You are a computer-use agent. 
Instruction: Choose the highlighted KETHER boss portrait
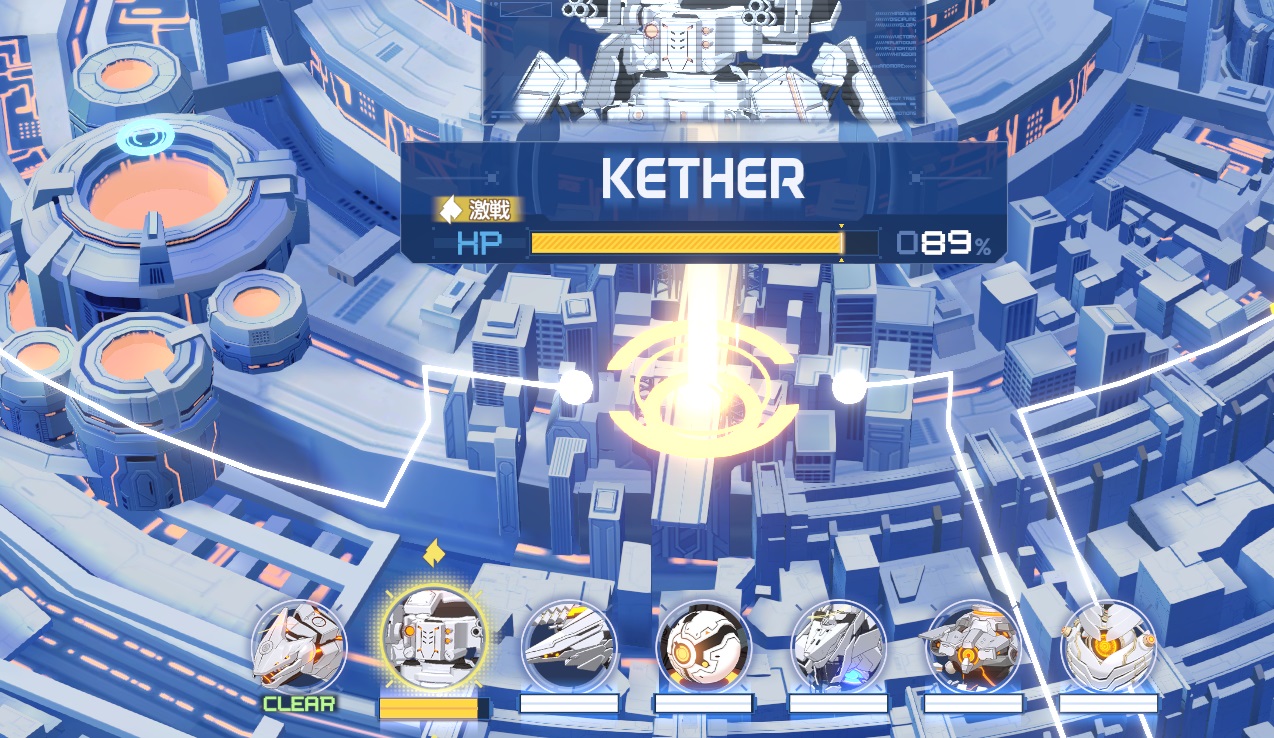pos(434,639)
